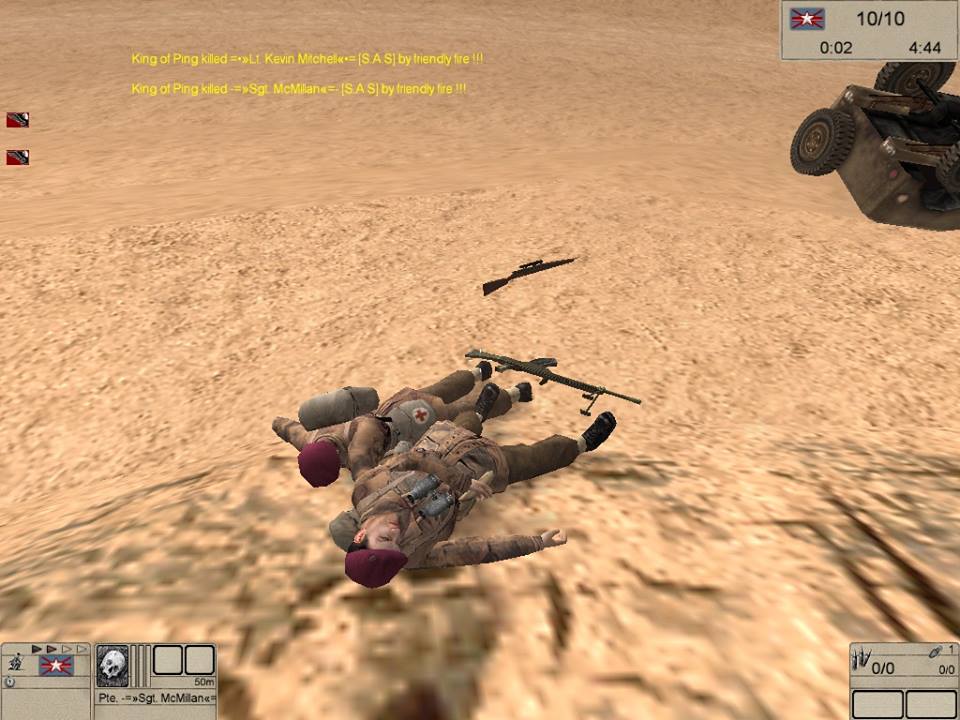The image size is (960, 720).
Task: Click the skull death portrait
Action: point(112,664)
